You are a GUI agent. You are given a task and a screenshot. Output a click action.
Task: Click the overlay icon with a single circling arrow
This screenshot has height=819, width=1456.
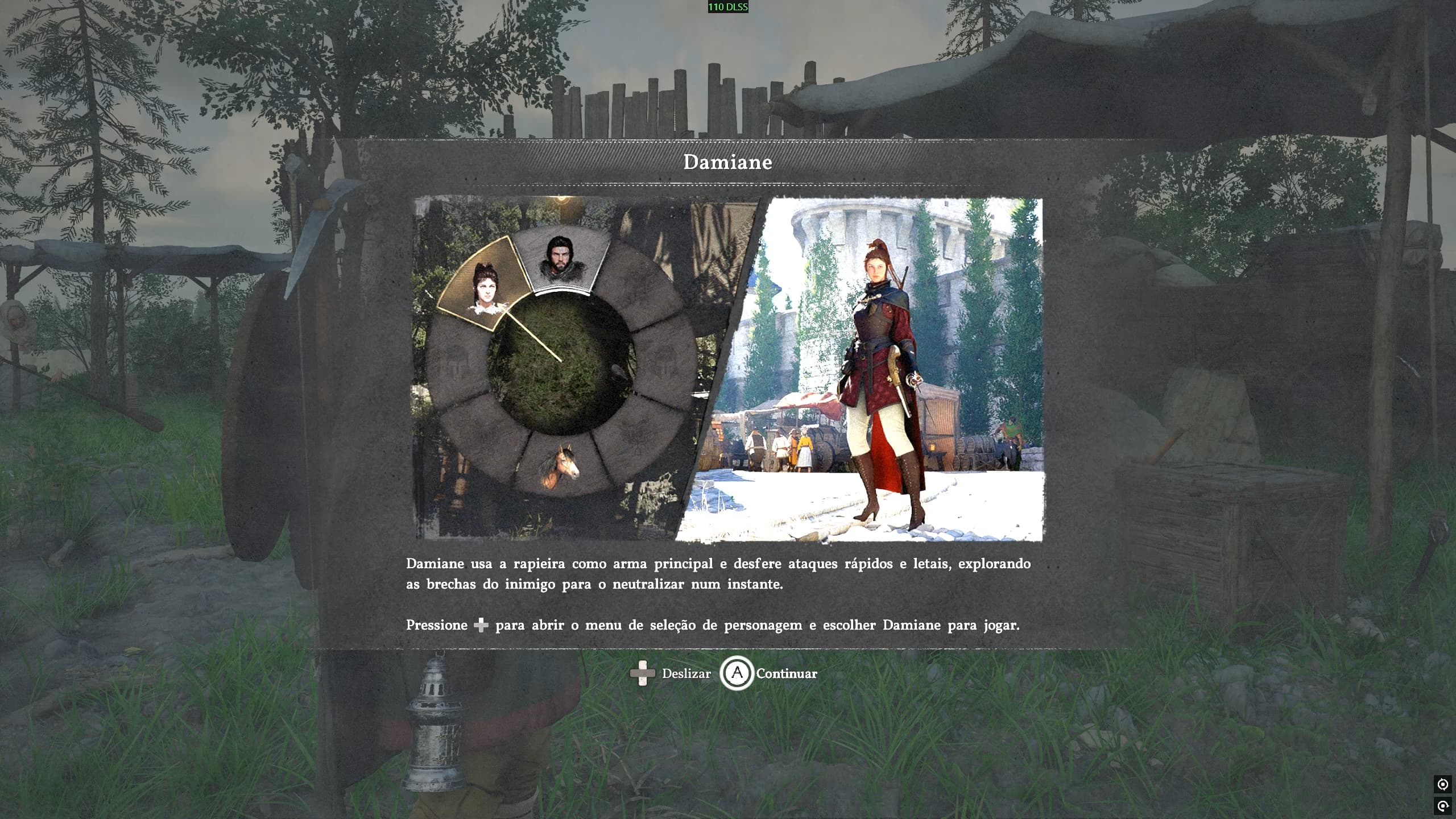[1443, 806]
